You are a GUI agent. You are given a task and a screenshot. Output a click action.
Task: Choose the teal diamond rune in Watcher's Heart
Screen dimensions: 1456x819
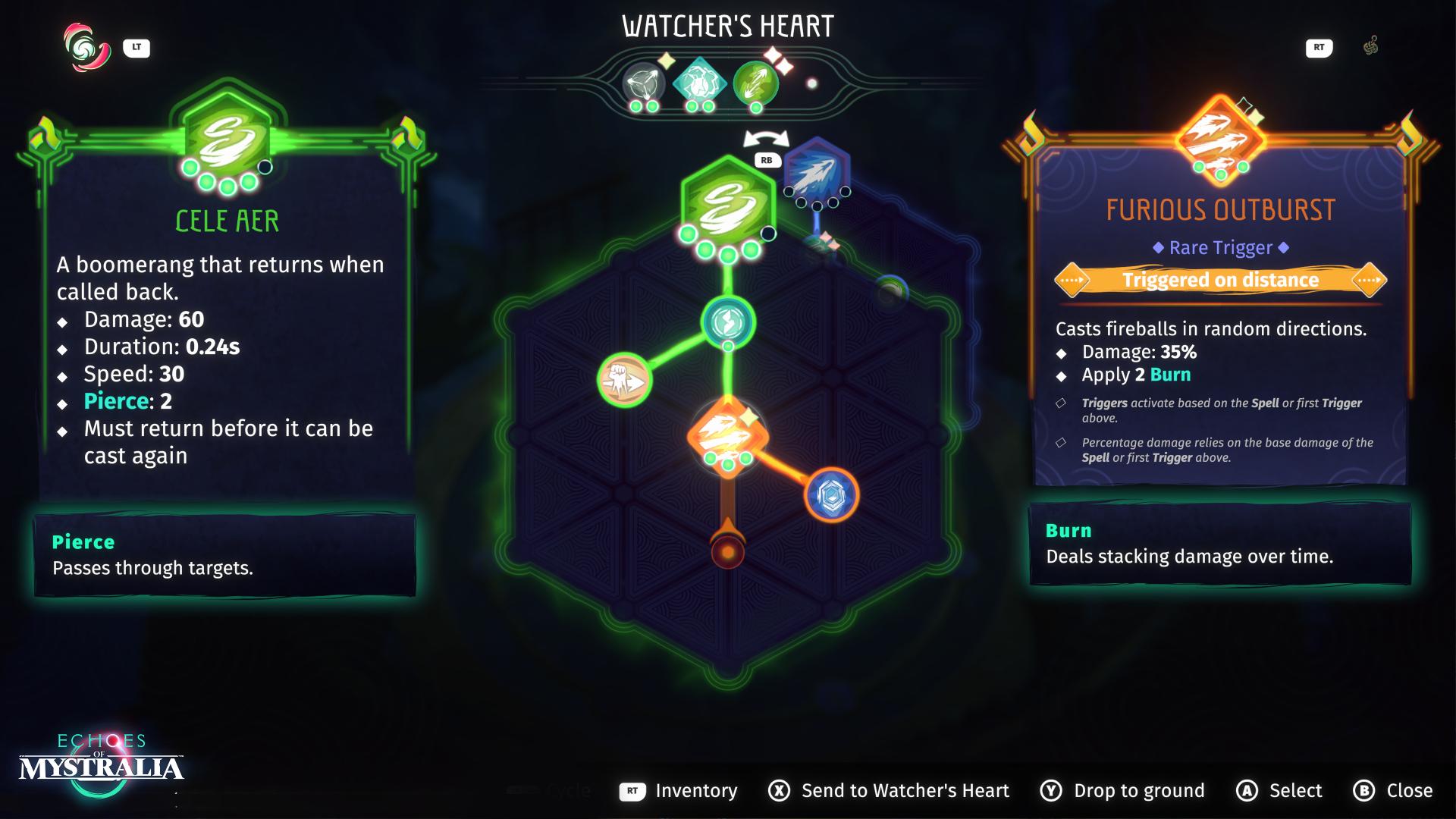click(698, 81)
